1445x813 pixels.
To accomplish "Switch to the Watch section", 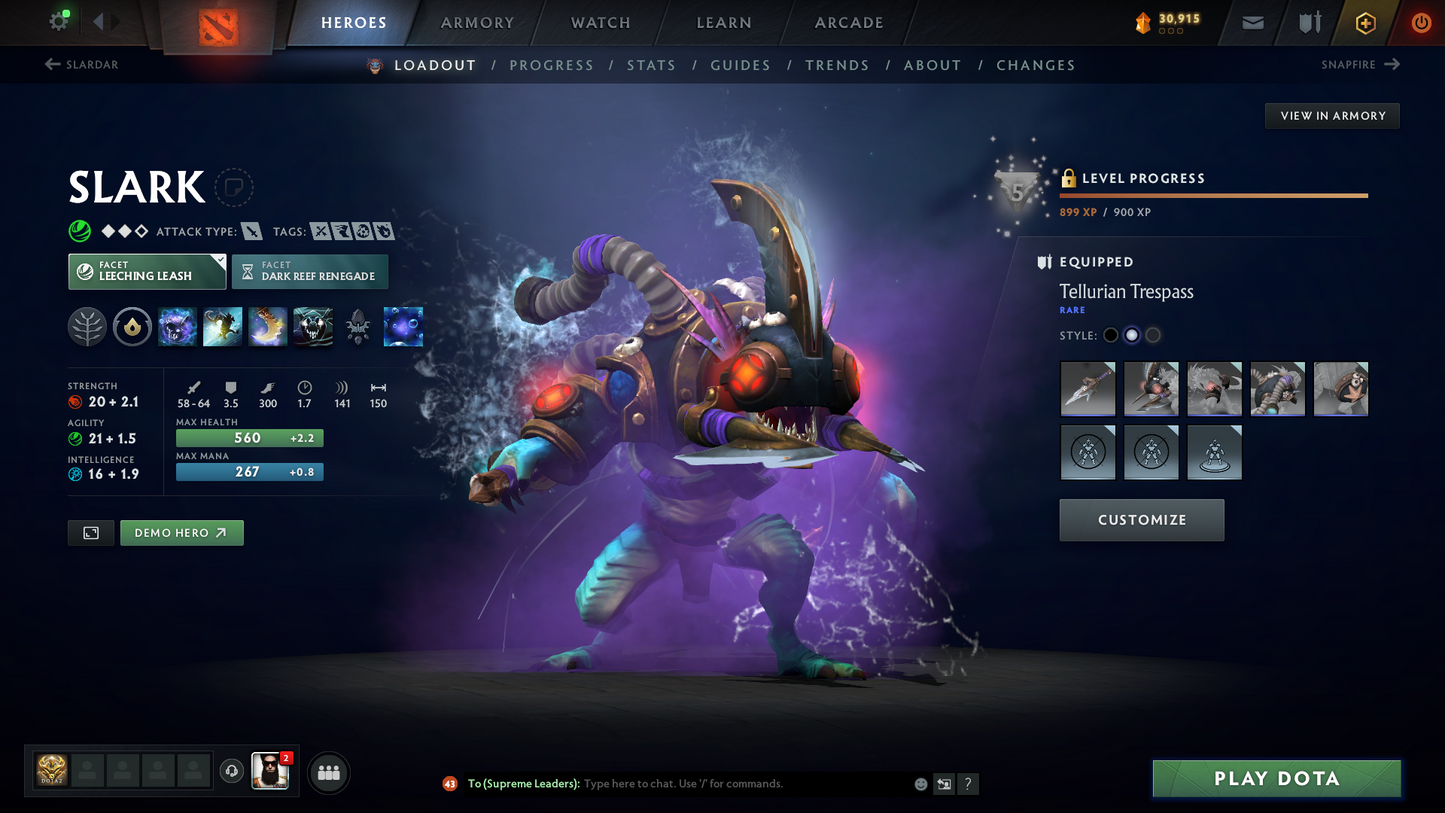I will click(x=600, y=23).
